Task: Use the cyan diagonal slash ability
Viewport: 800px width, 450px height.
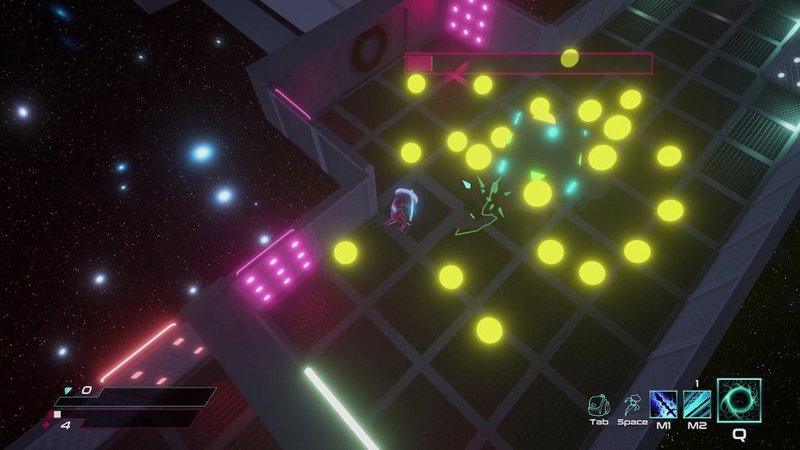Action: coord(698,404)
